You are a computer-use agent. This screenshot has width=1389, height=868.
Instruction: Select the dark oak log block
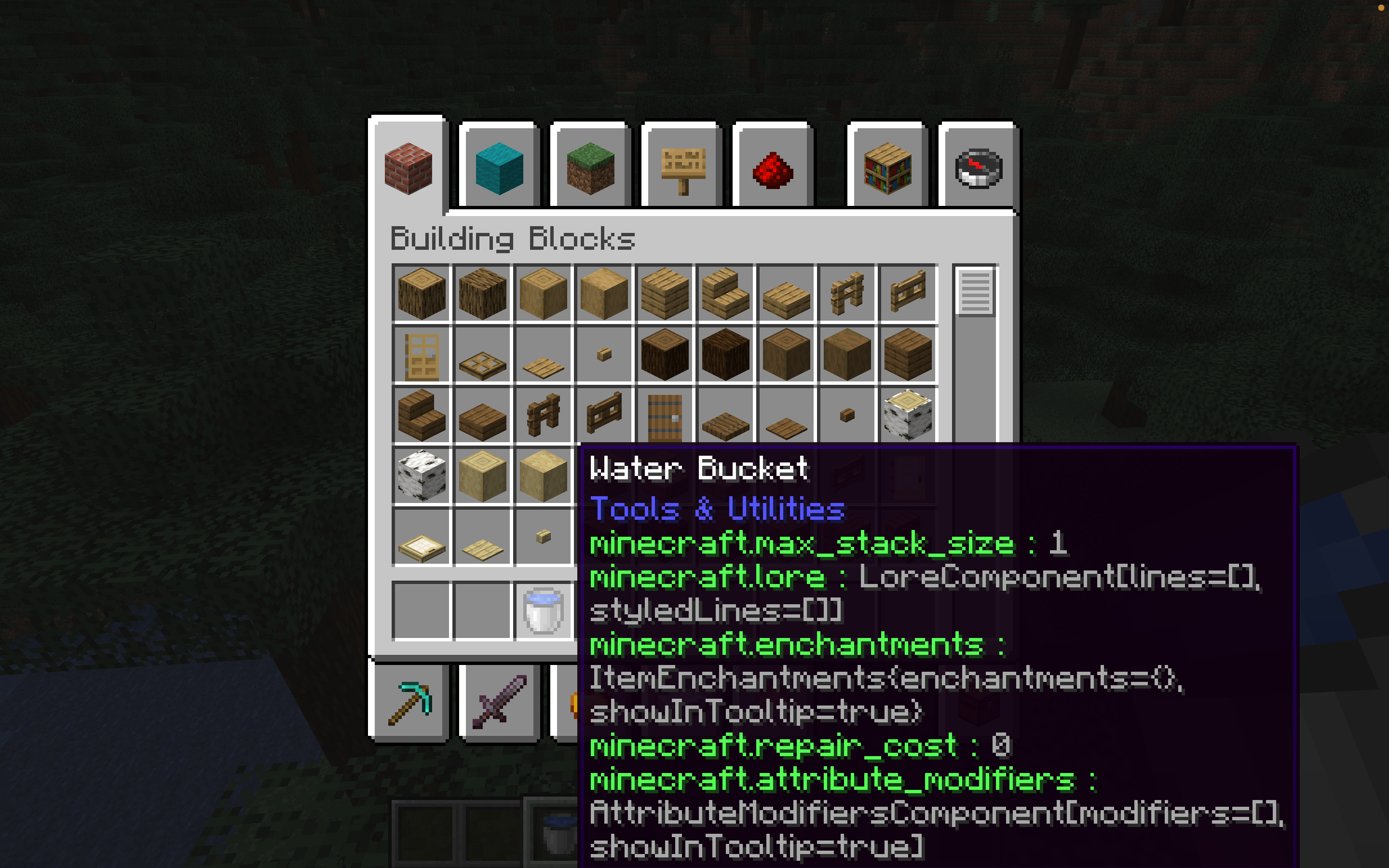664,355
